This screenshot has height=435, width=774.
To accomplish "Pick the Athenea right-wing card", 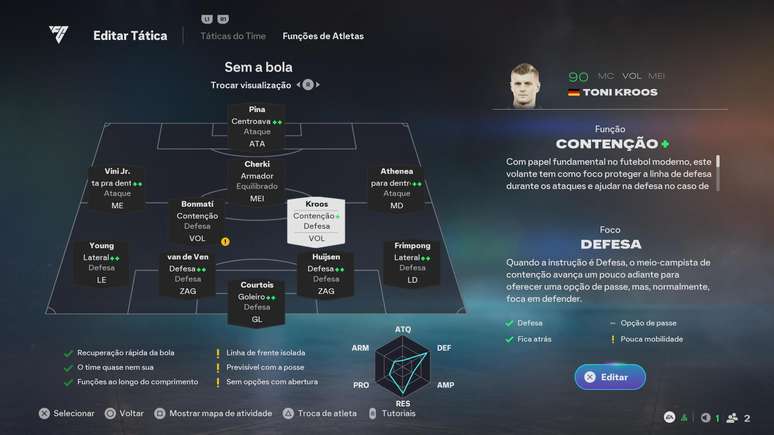I will tap(397, 188).
